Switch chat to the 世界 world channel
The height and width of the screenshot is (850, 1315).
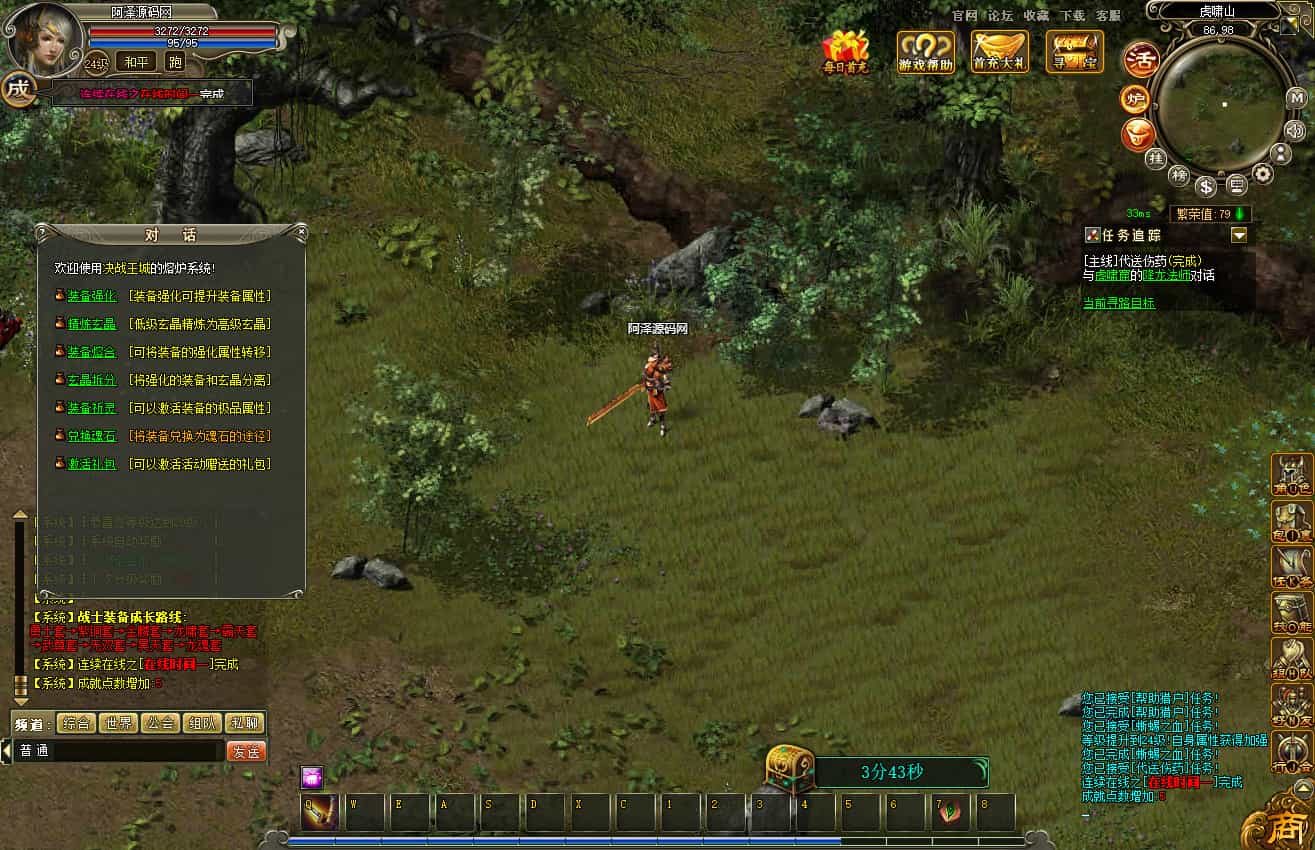coord(119,723)
